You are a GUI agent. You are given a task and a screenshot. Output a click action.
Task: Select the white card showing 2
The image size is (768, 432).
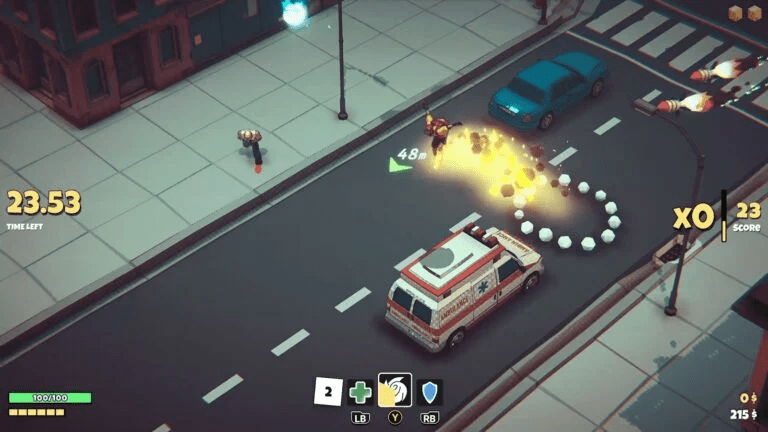click(x=328, y=392)
